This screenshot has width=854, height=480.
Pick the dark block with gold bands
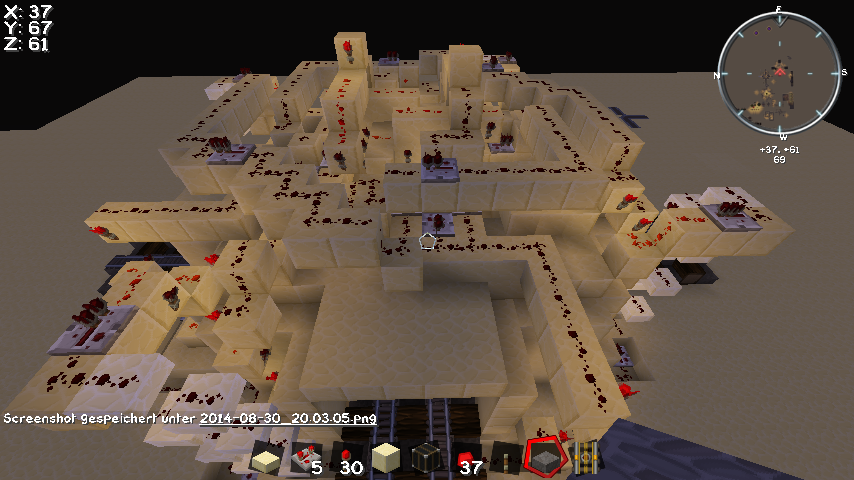[426, 460]
